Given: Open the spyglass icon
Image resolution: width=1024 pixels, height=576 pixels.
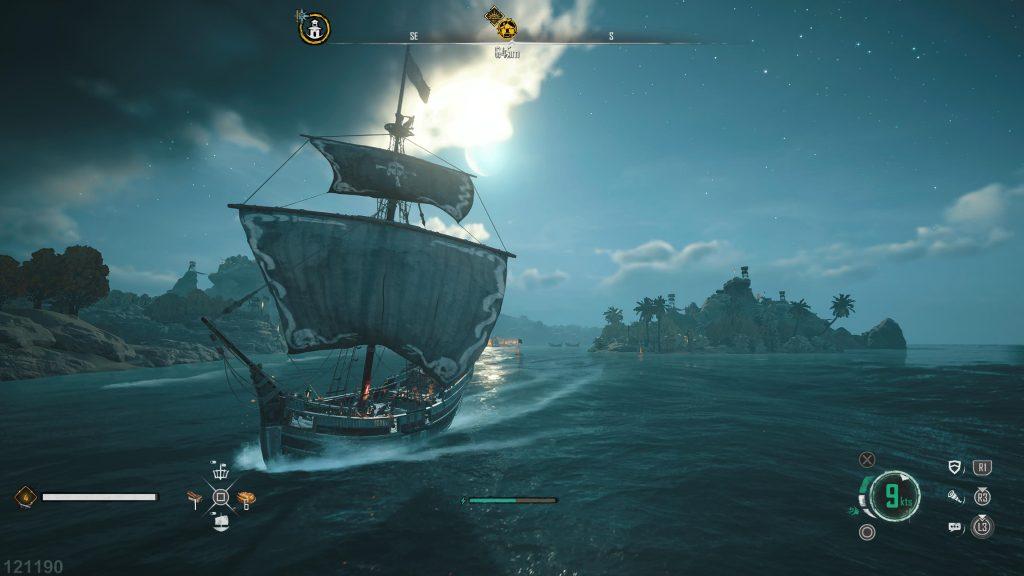Looking at the screenshot, I should (x=954, y=496).
